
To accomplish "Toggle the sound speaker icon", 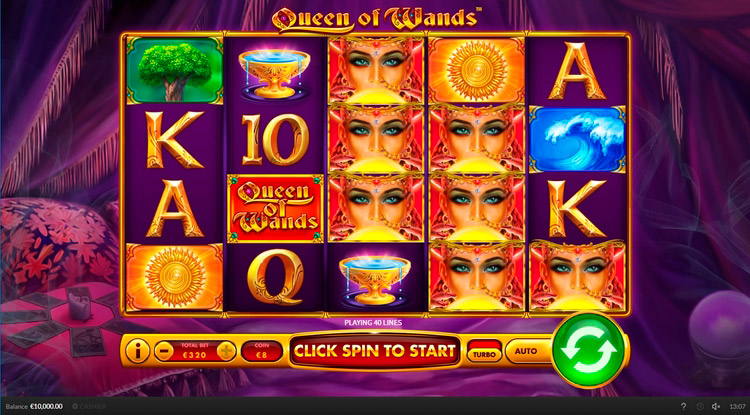I will tap(714, 407).
